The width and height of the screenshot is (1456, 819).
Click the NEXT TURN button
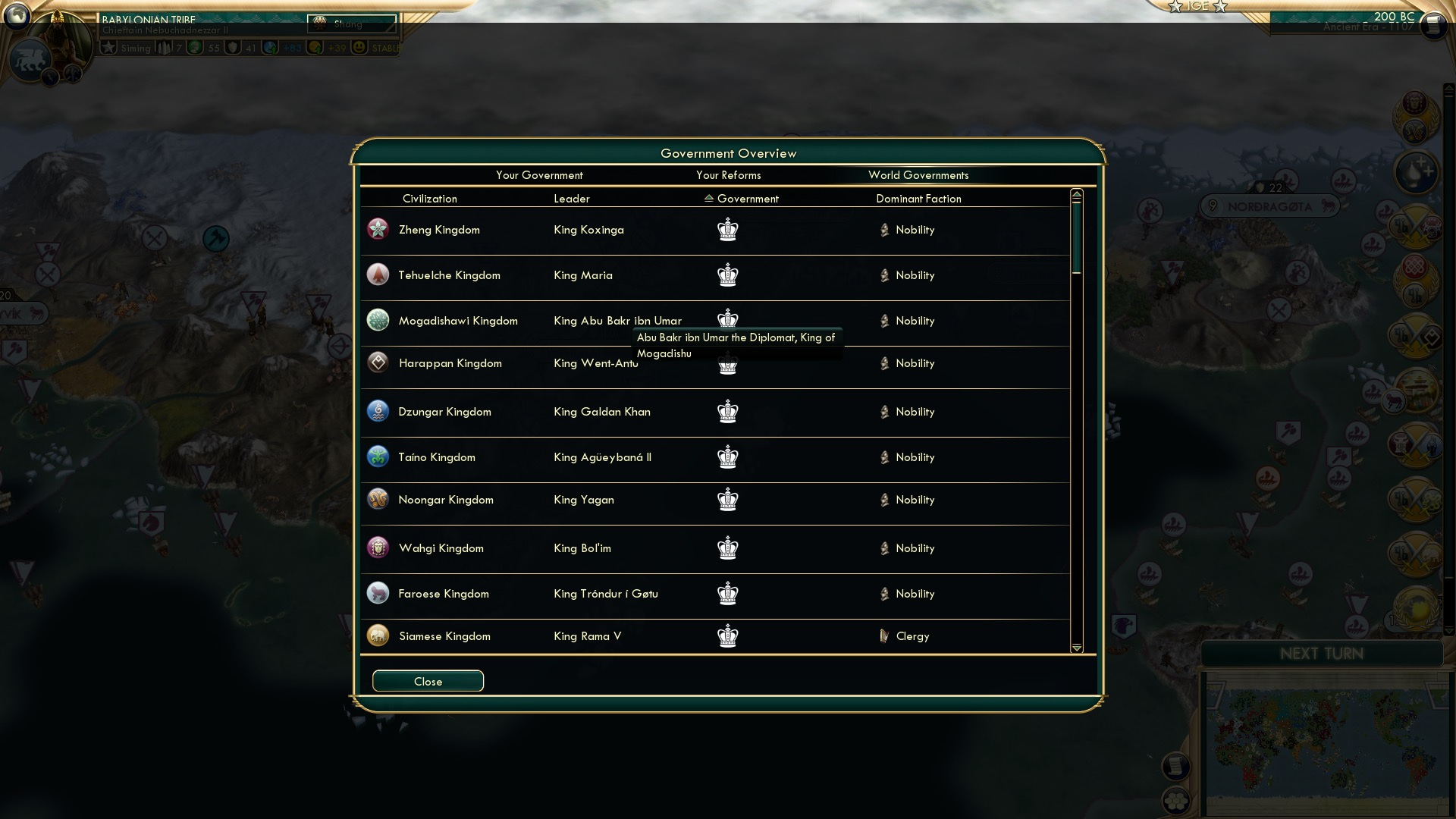1323,654
